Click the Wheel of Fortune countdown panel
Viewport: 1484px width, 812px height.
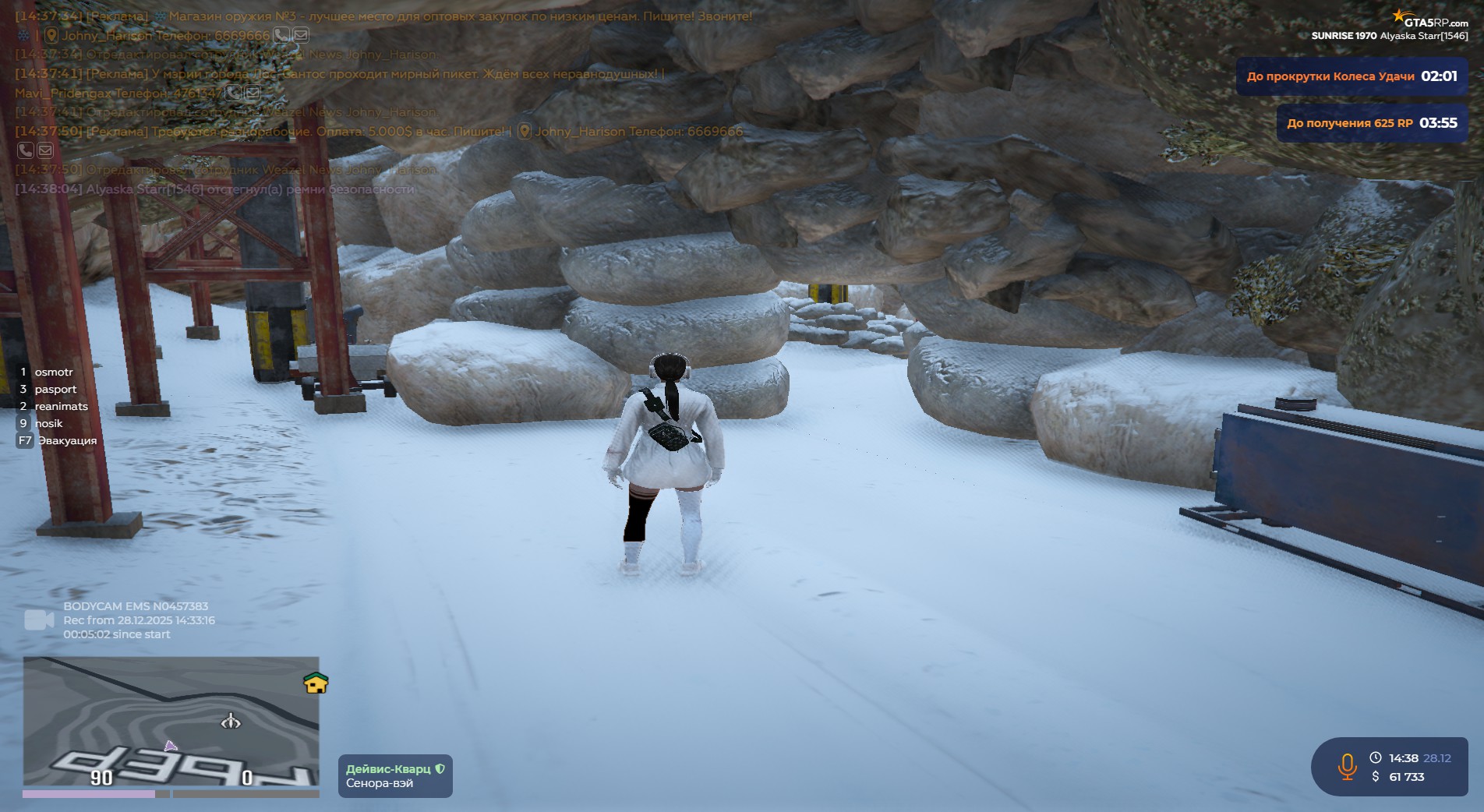pos(1351,76)
